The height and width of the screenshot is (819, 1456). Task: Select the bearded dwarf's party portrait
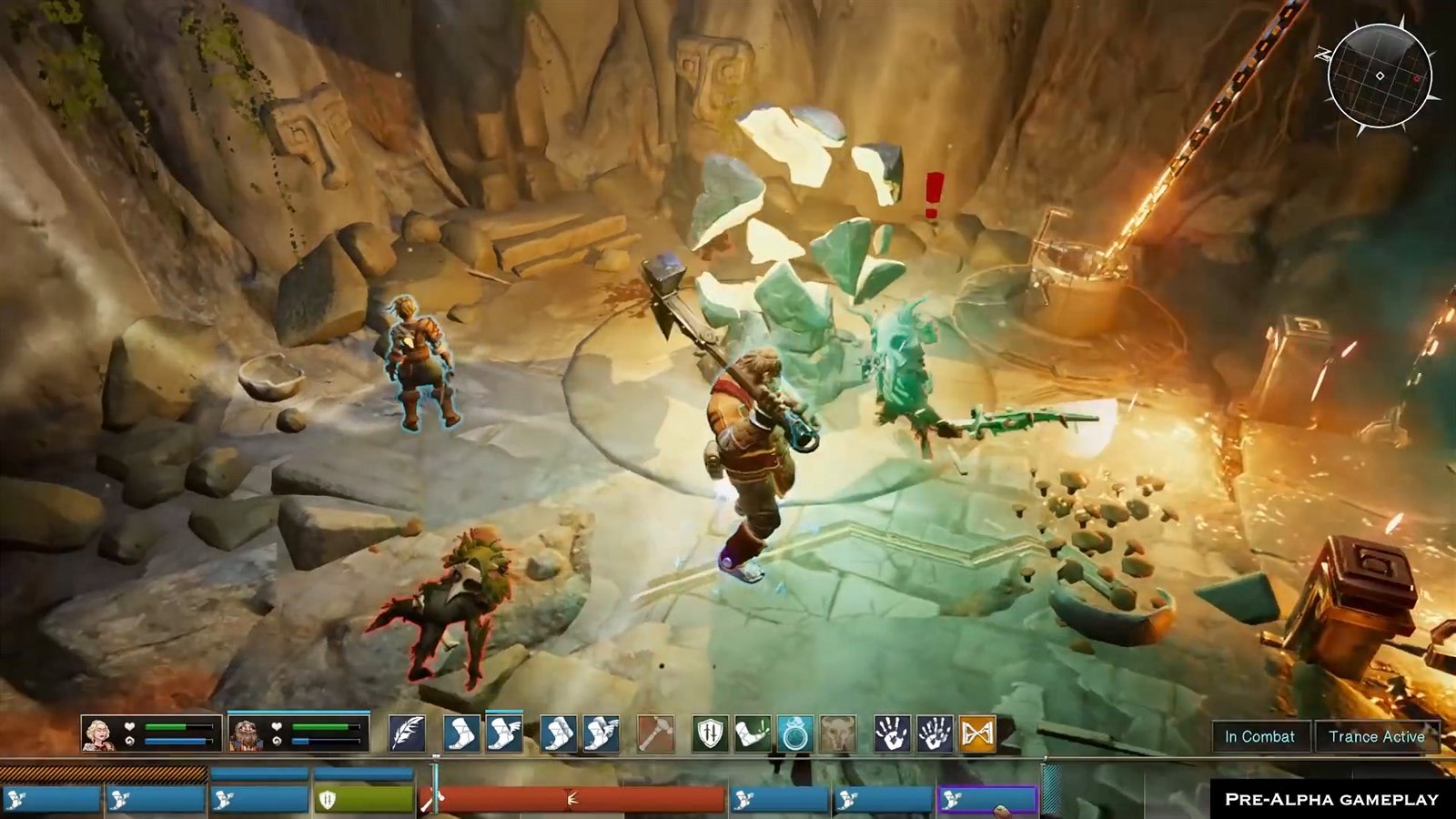coord(246,733)
